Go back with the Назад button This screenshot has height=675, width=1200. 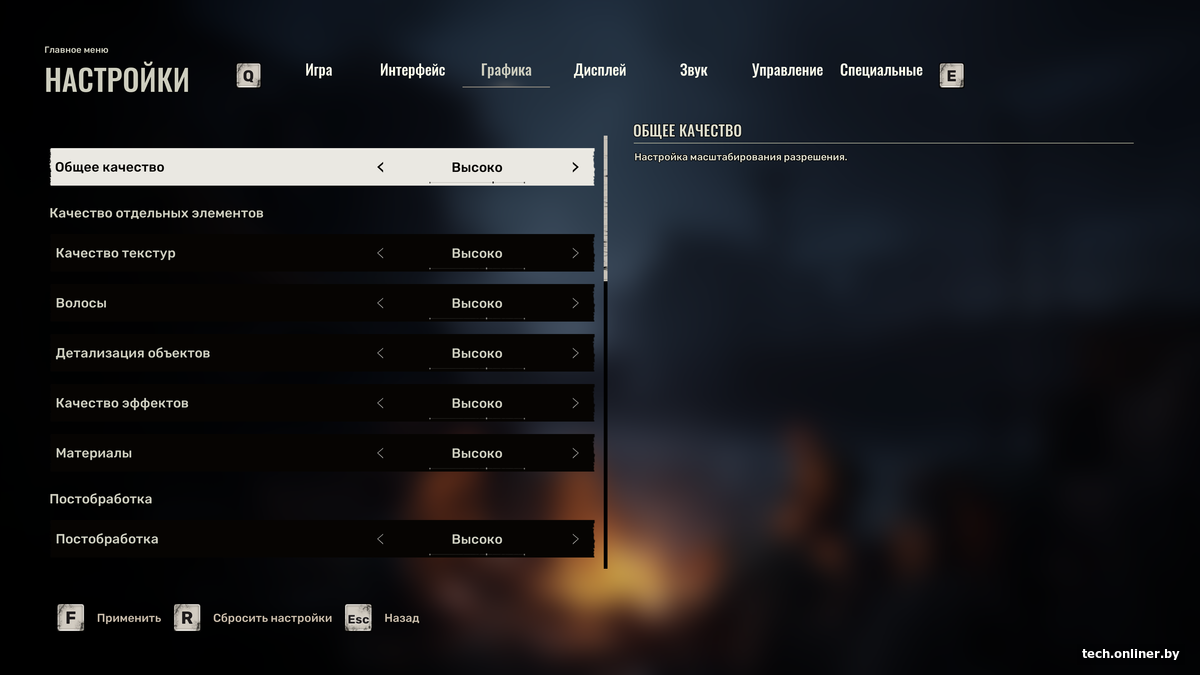(401, 618)
